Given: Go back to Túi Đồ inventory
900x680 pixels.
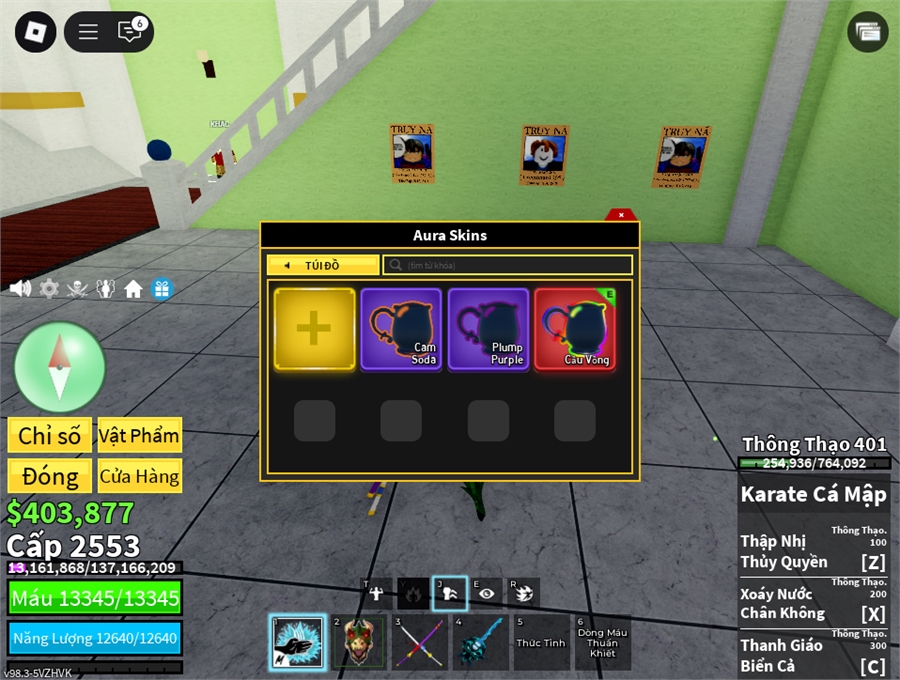Looking at the screenshot, I should [x=322, y=265].
